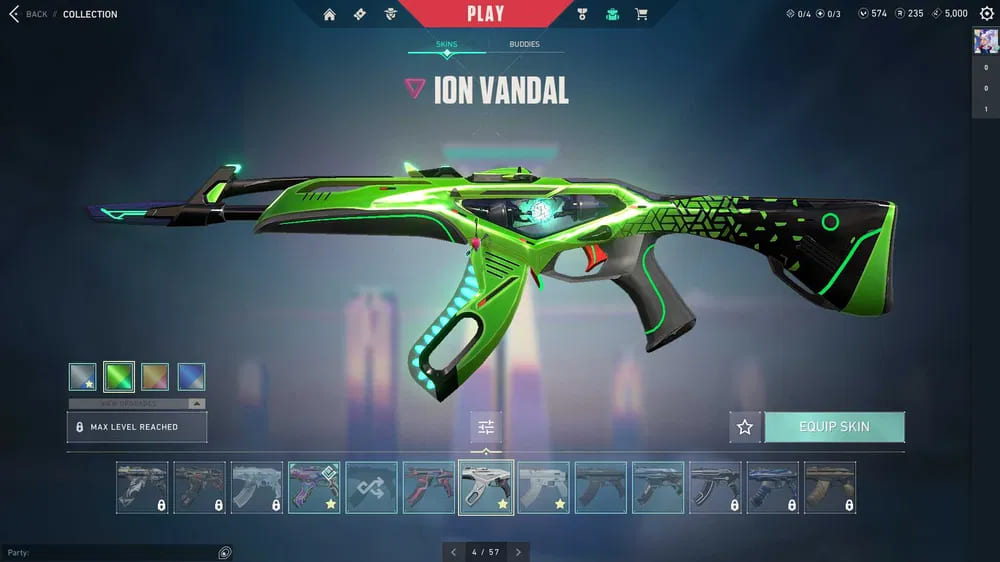Go to the home screen icon
This screenshot has height=562, width=1000.
click(329, 14)
